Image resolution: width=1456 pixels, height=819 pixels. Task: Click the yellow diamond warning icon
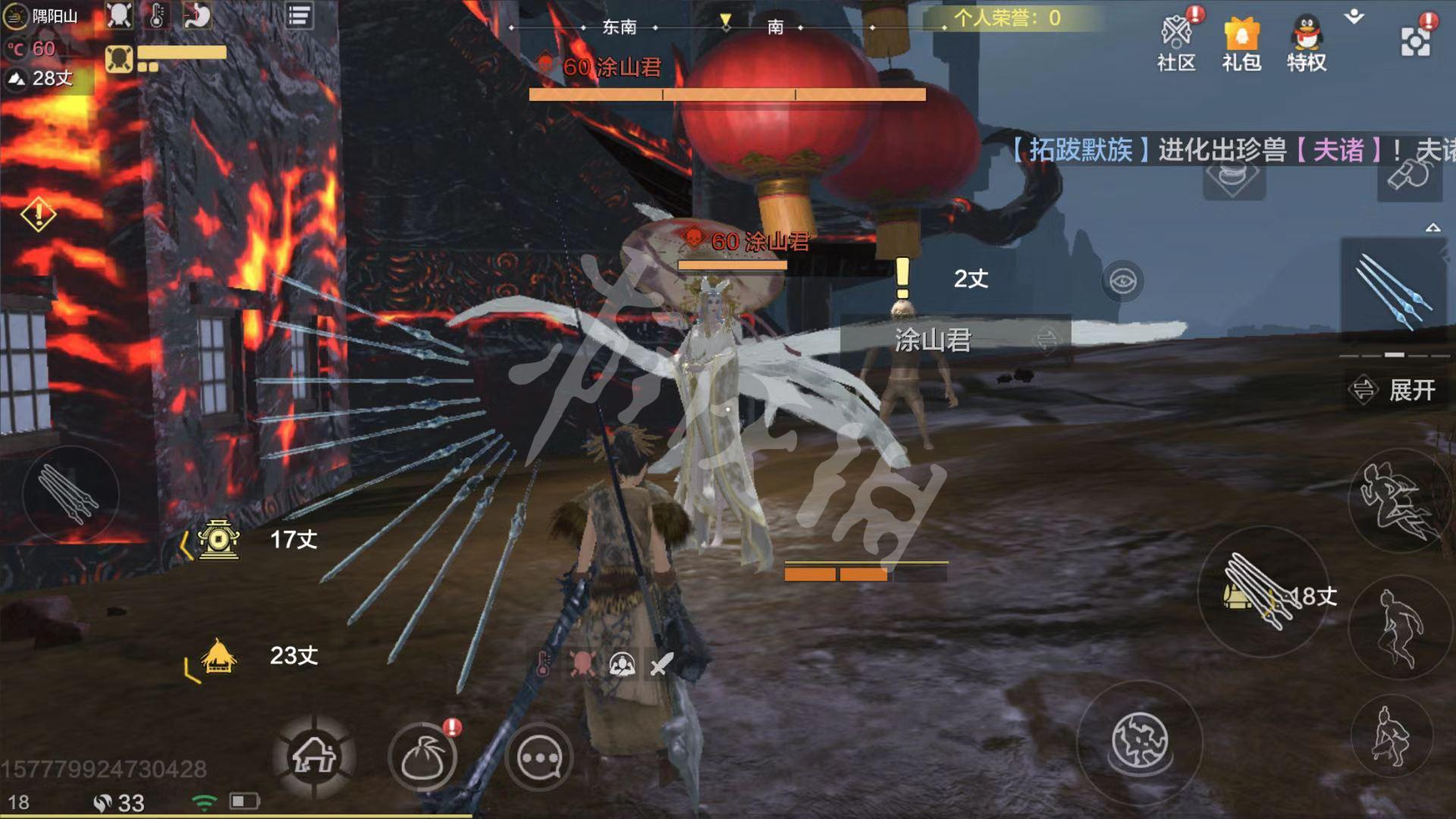point(38,215)
